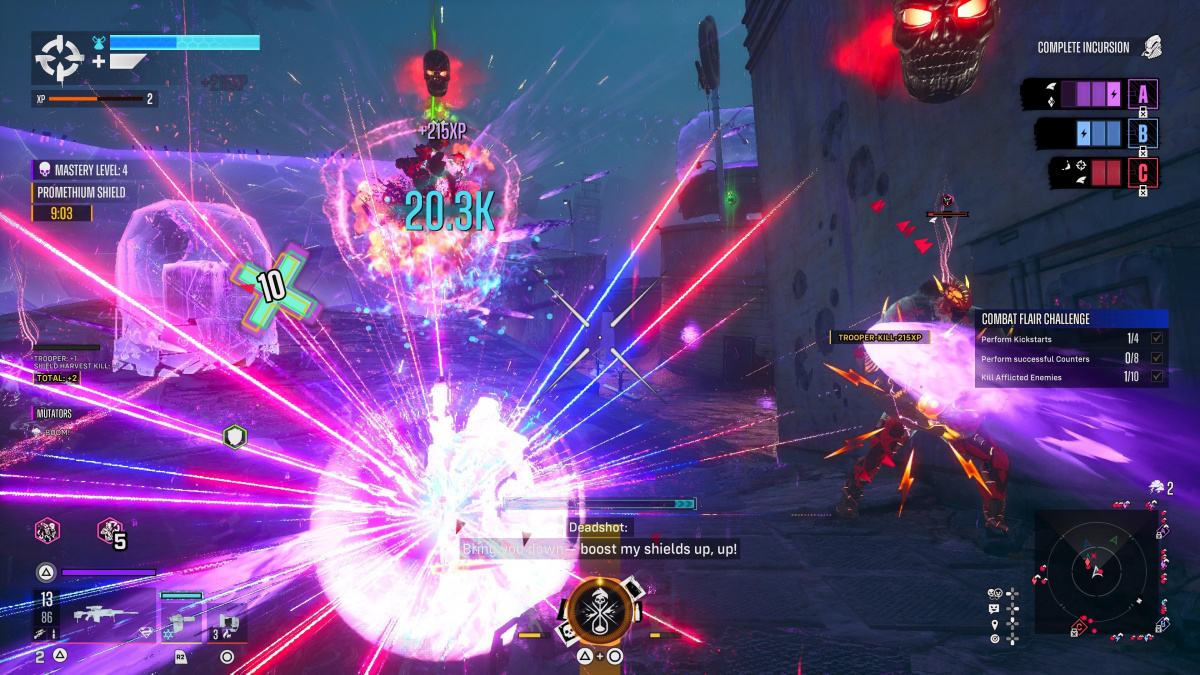Click the Promethium Shield mutator label
Viewport: 1200px width, 675px height.
point(80,192)
